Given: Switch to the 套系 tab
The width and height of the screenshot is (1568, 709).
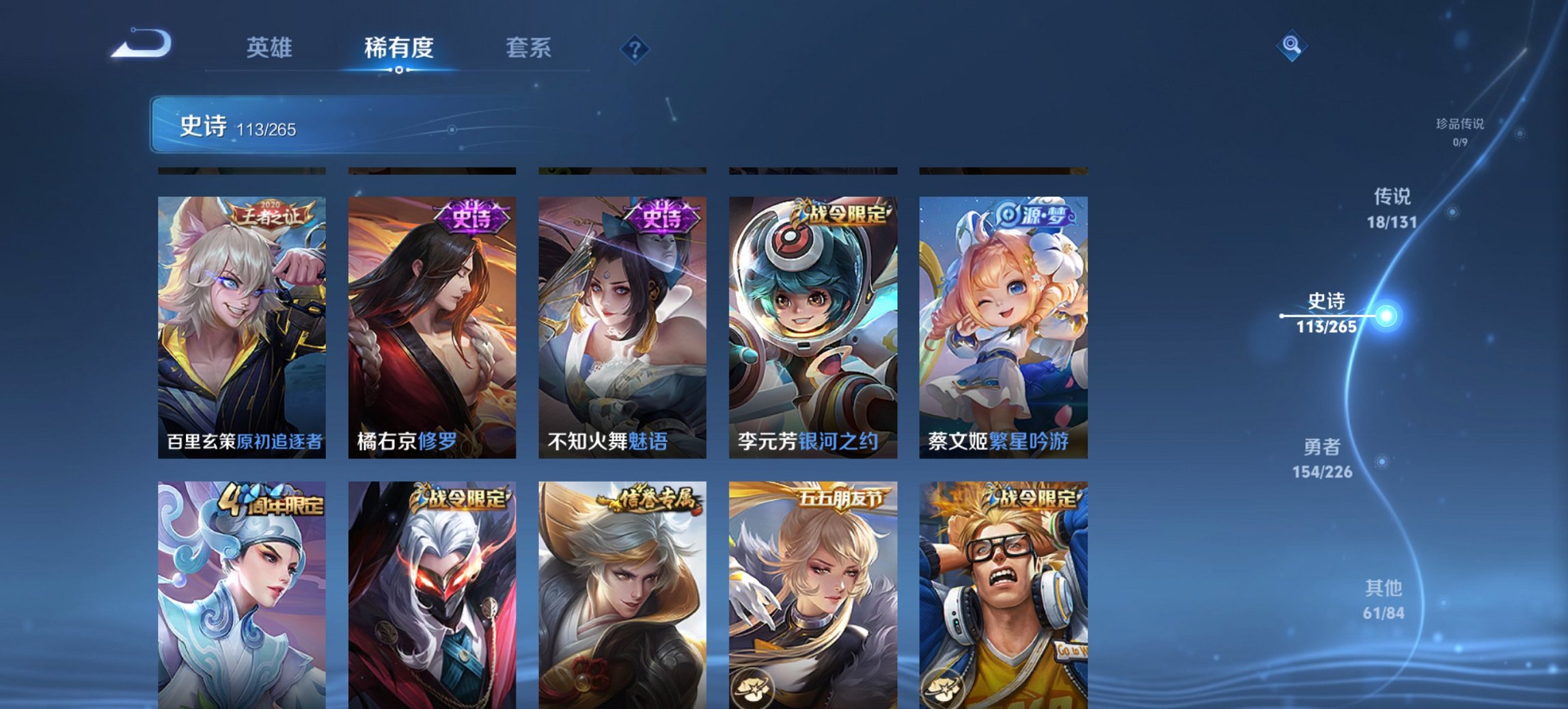Looking at the screenshot, I should point(528,48).
